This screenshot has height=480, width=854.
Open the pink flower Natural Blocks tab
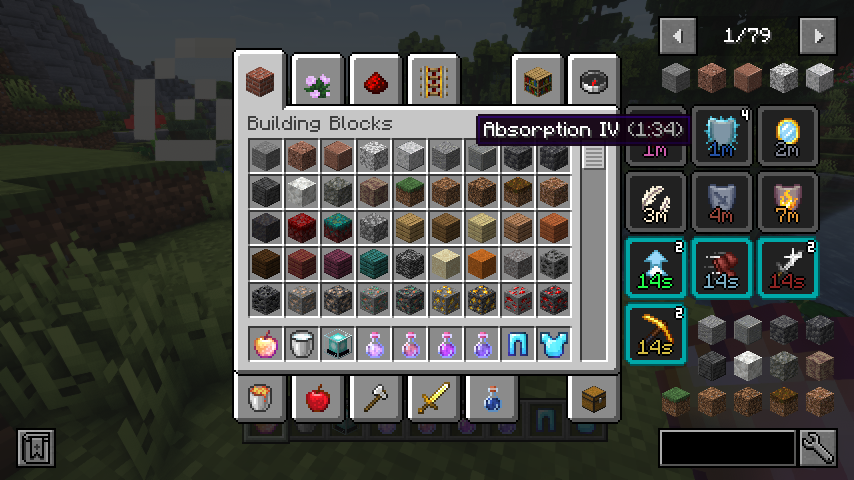[319, 82]
